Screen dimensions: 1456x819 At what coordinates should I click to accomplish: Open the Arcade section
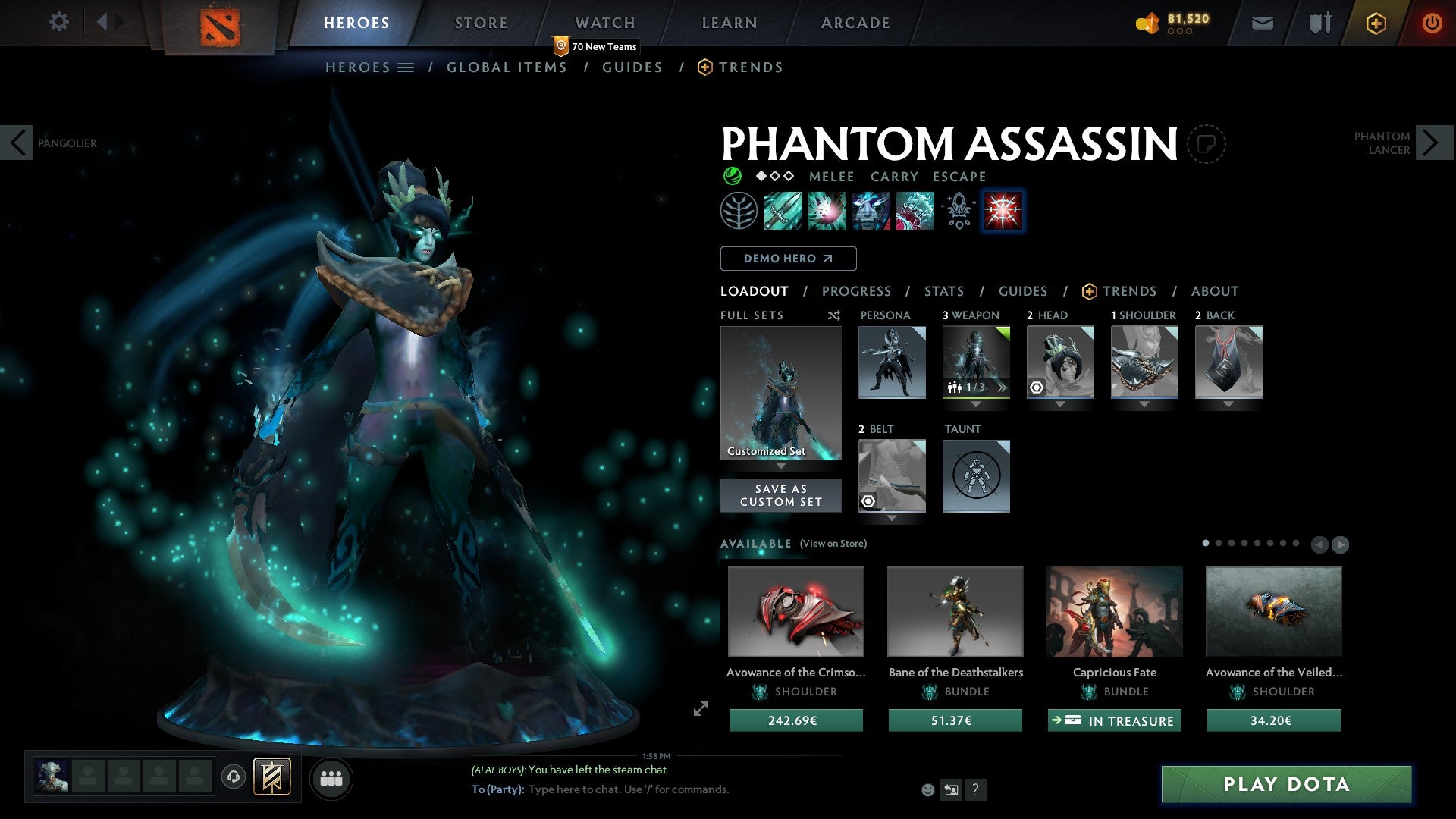855,23
